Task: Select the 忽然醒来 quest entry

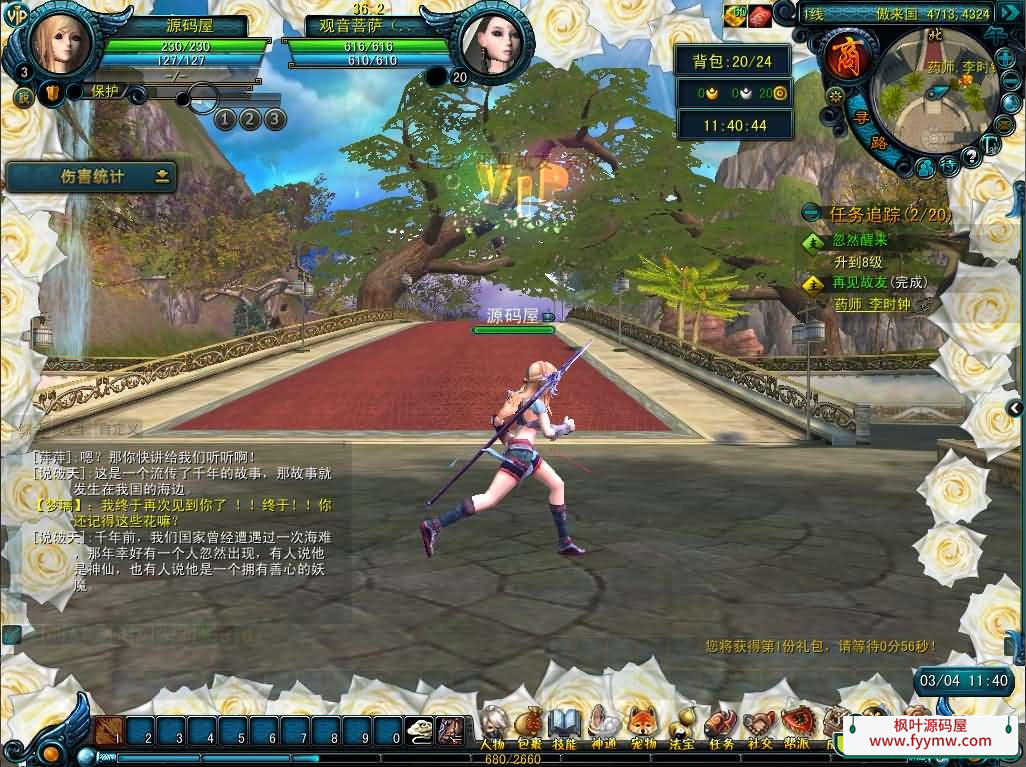Action: coord(859,241)
